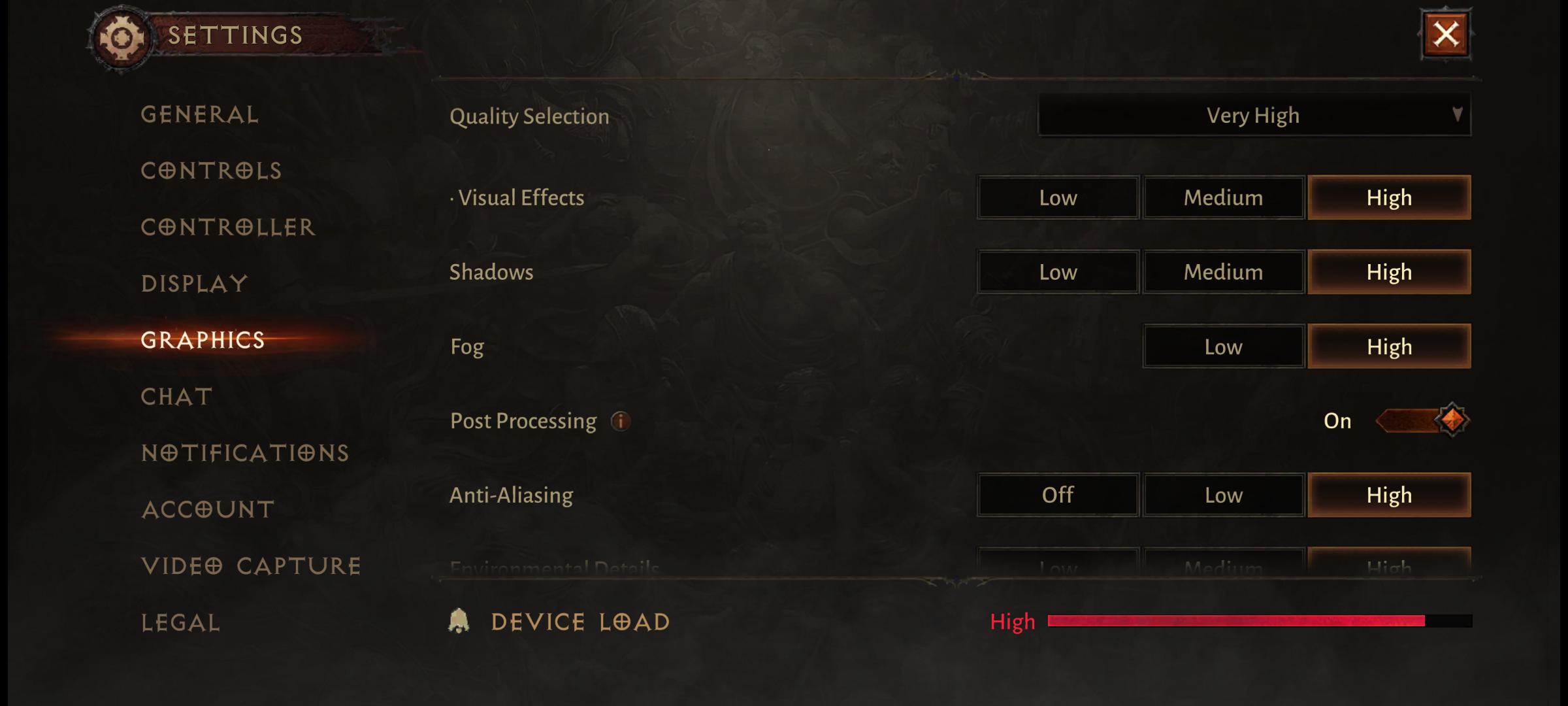Set Visual Effects to Medium
1568x706 pixels.
pos(1223,197)
